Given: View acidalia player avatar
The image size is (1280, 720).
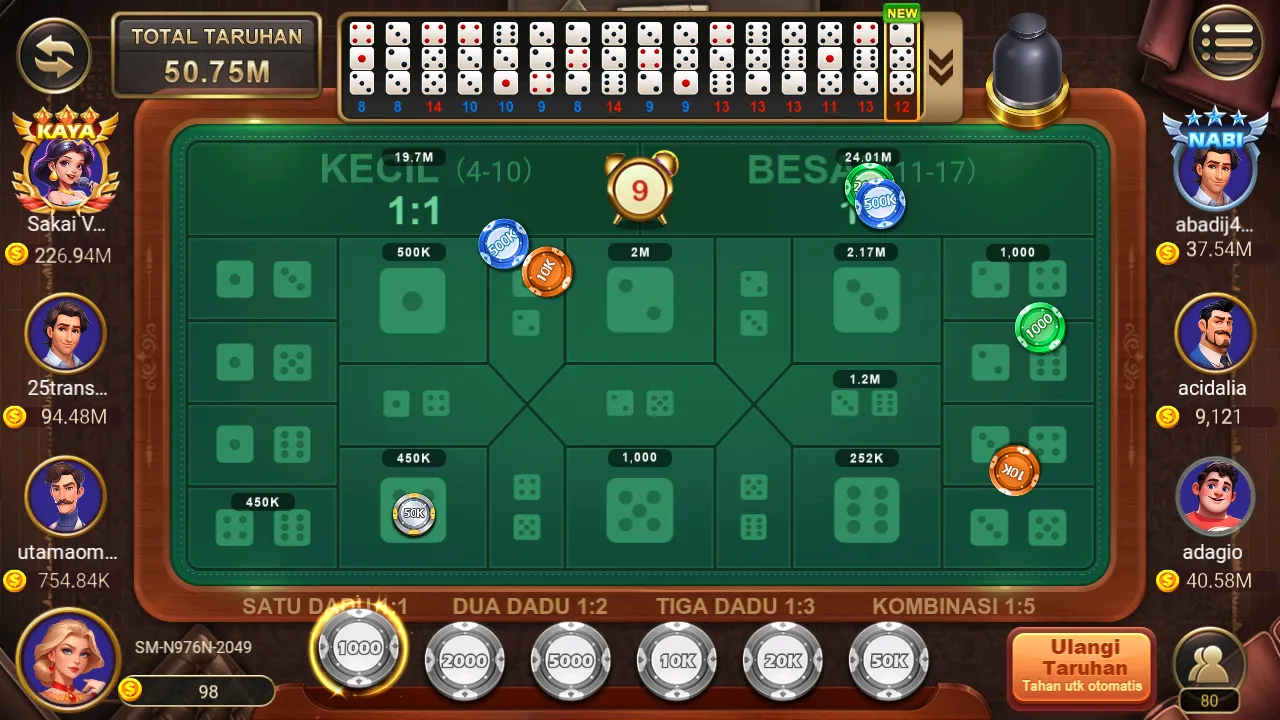Looking at the screenshot, I should (x=1215, y=333).
